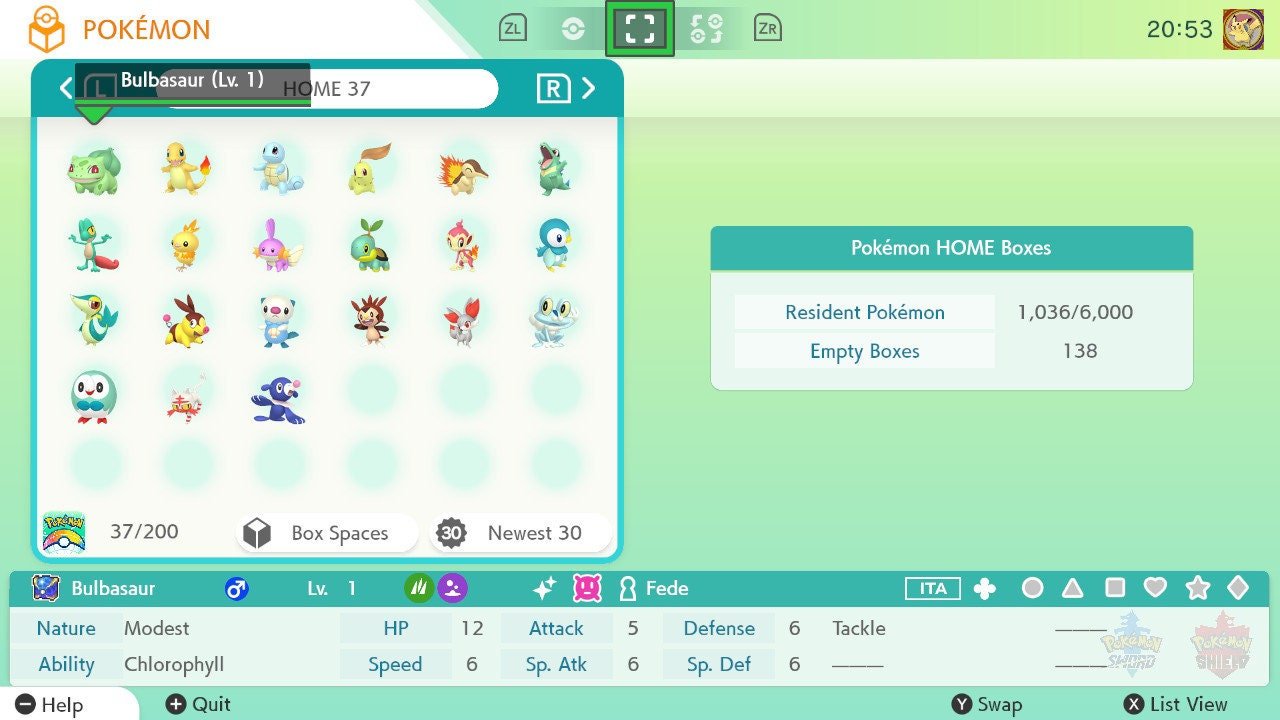Go to the next box with the right arrow

tap(589, 88)
